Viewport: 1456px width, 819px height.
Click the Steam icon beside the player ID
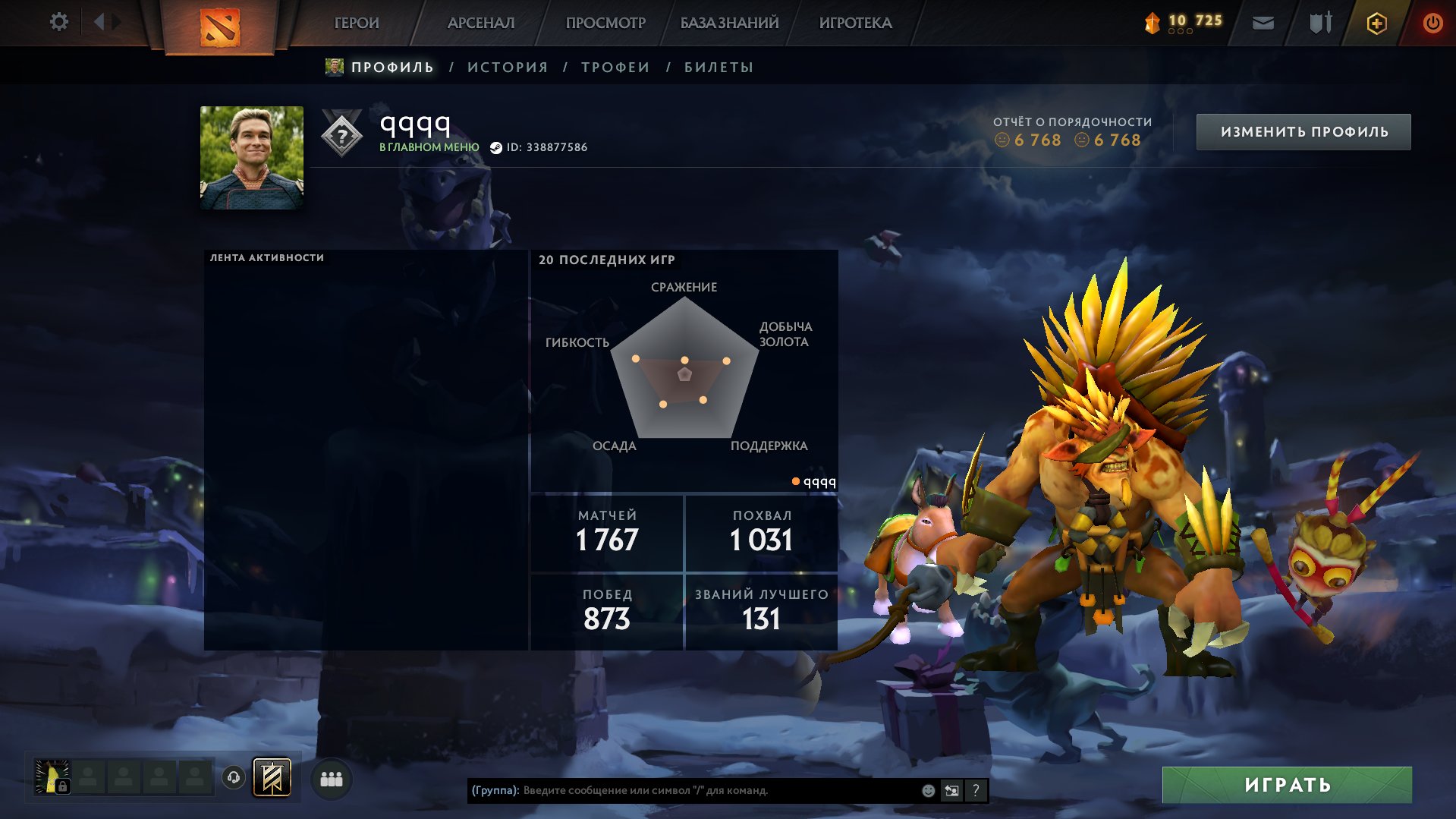coord(498,148)
